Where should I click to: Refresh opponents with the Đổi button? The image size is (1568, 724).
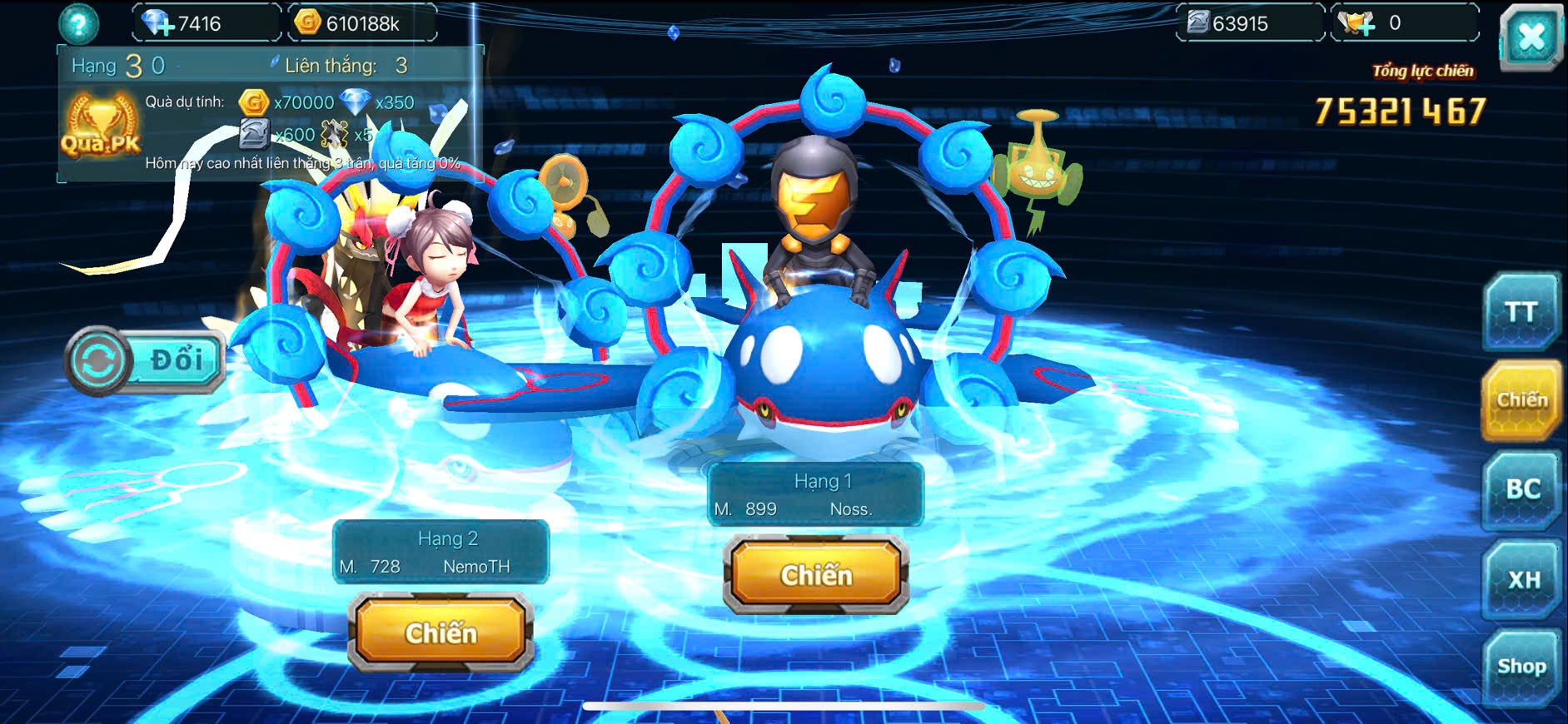[145, 360]
